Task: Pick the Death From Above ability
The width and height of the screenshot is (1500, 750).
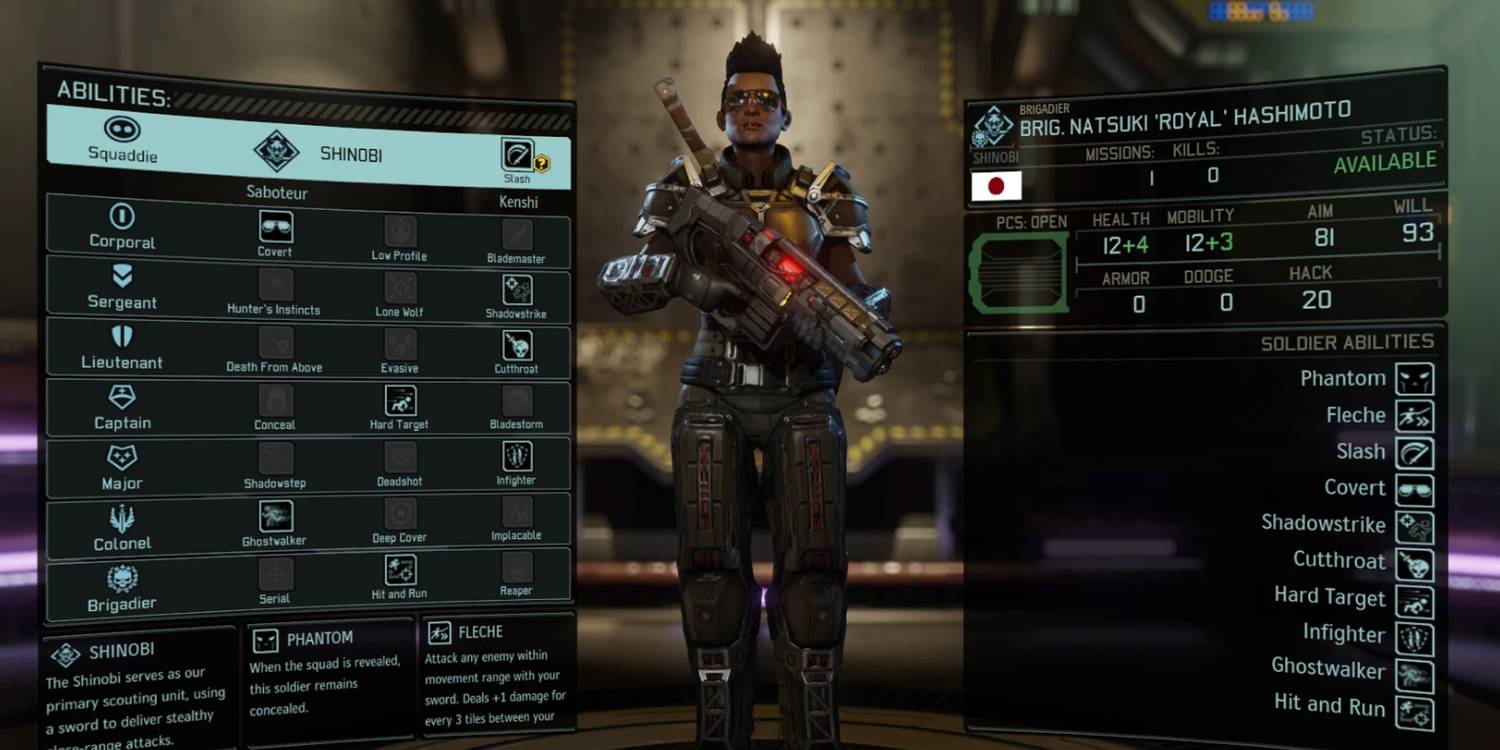Action: [x=274, y=343]
